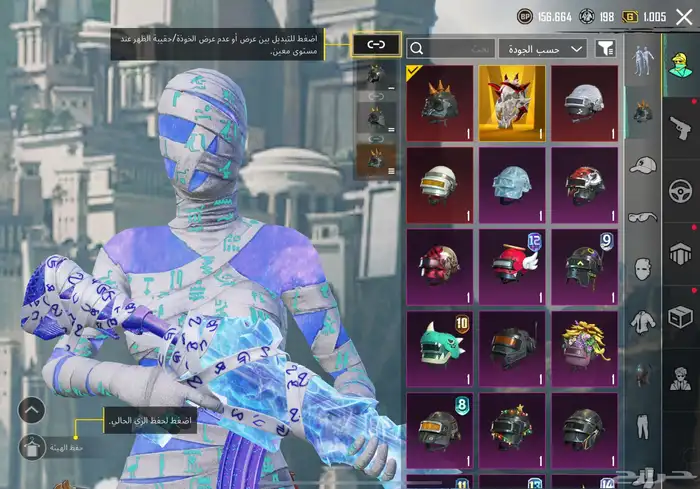
Task: Select the red helmet with angel wings
Action: pos(512,267)
